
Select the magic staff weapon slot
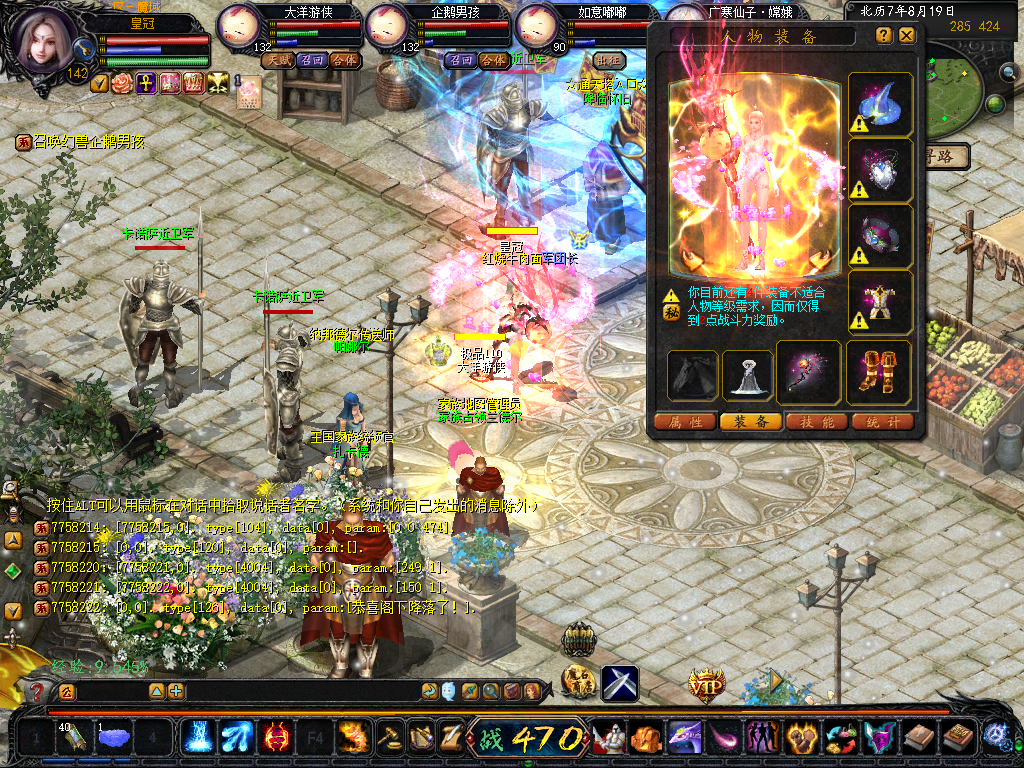tap(809, 372)
